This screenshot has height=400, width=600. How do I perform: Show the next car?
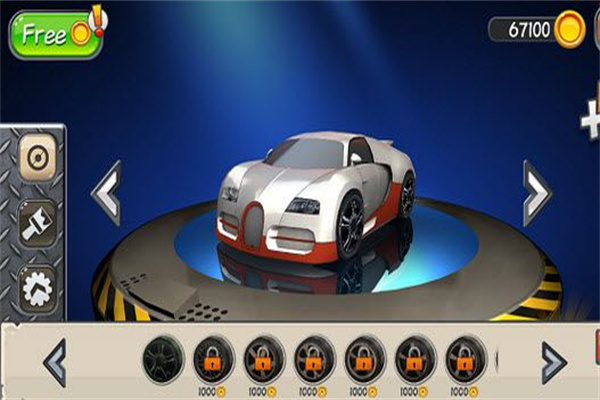pos(536,191)
